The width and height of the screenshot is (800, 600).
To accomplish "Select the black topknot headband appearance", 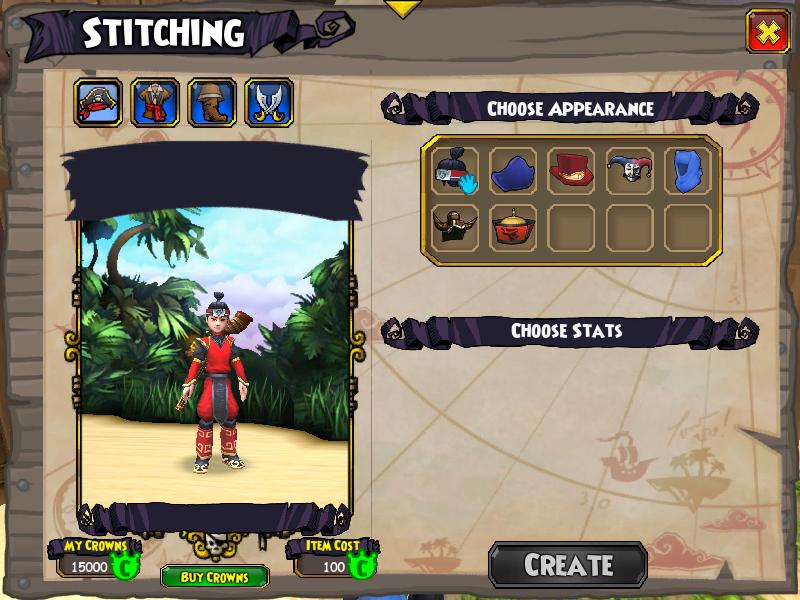I will (455, 170).
